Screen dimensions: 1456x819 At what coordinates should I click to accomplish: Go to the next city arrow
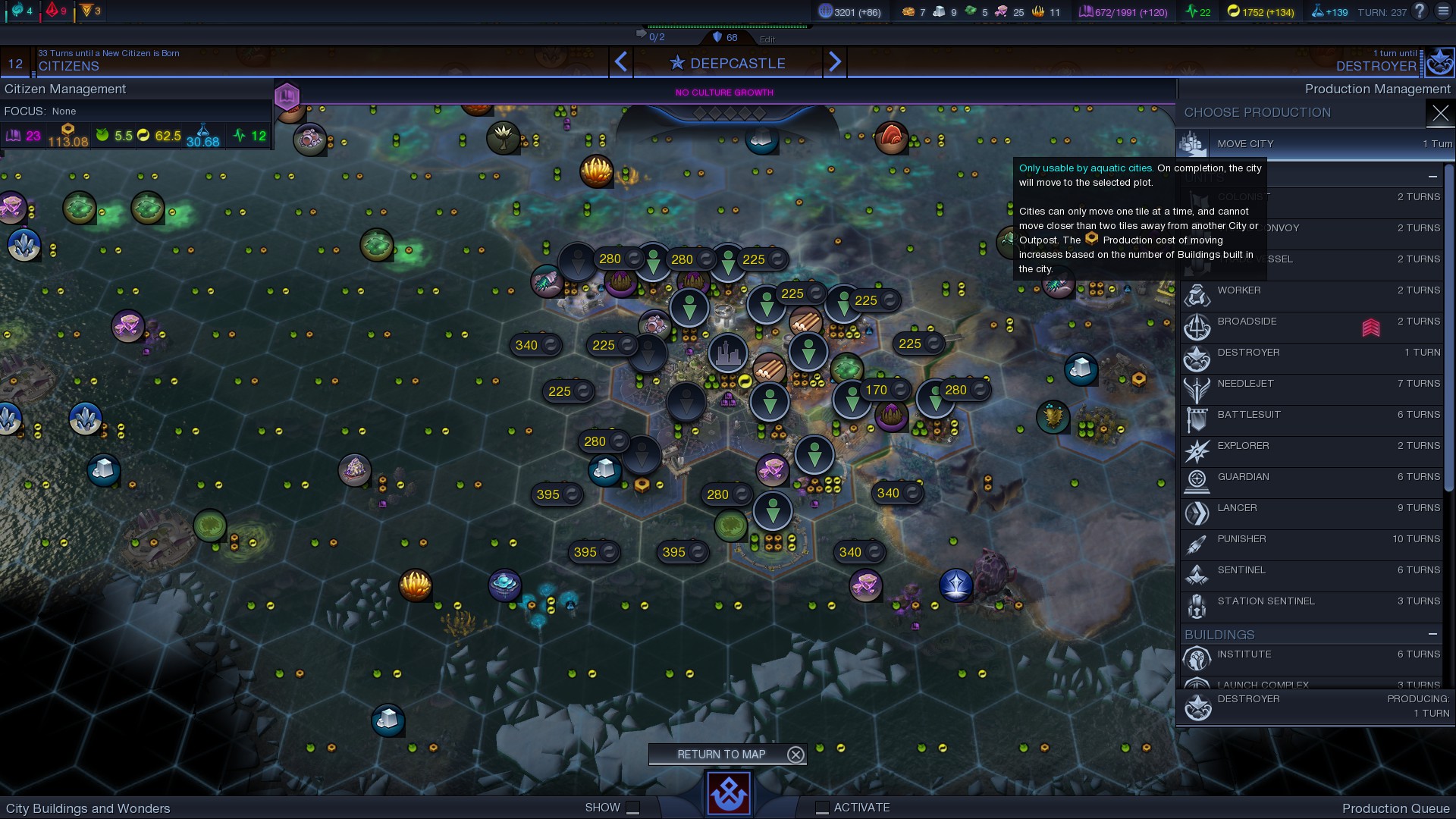coord(834,62)
